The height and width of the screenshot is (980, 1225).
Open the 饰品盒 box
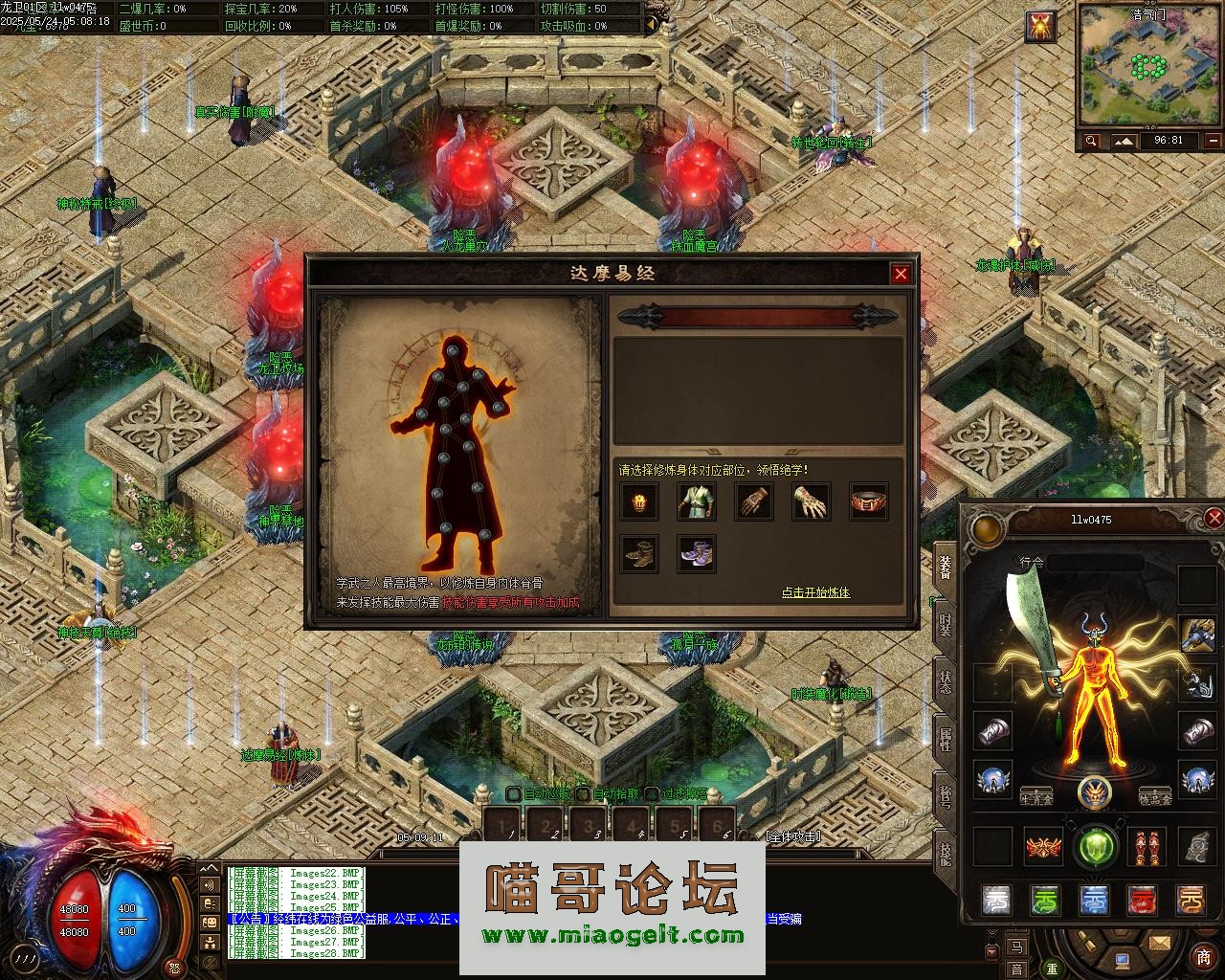pos(1154,797)
